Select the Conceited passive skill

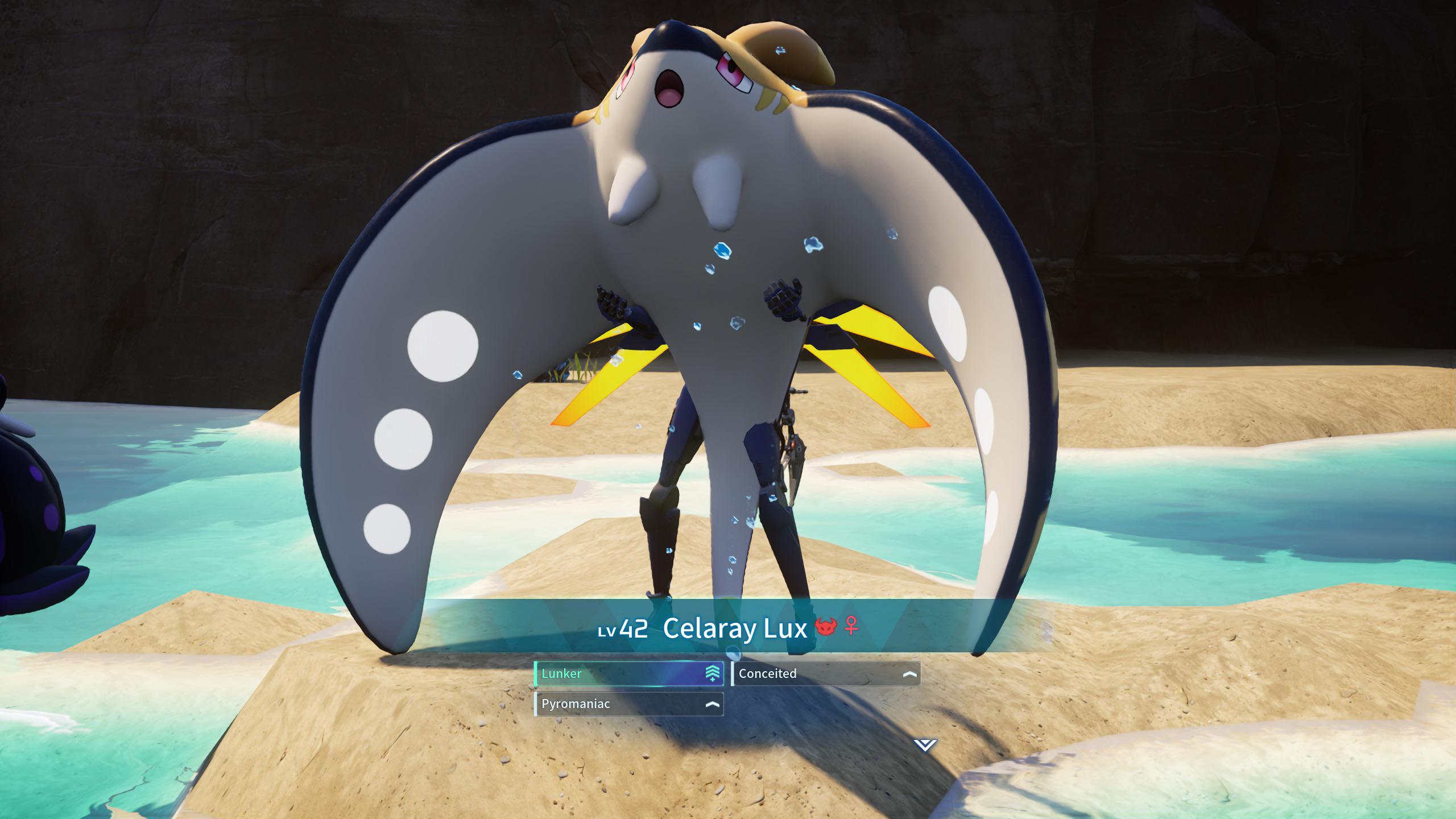826,674
